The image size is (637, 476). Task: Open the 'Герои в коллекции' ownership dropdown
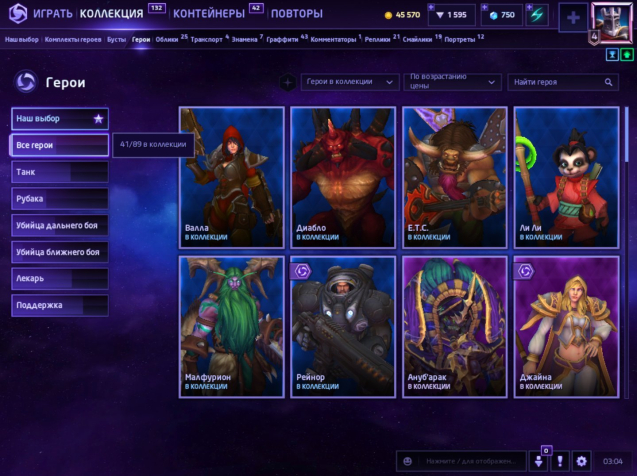(350, 81)
